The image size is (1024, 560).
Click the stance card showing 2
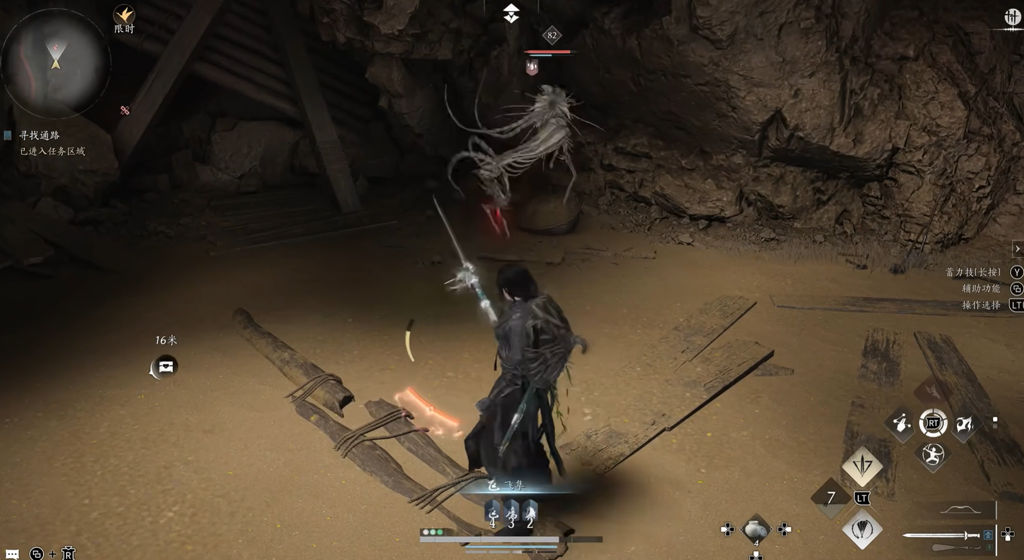click(529, 514)
